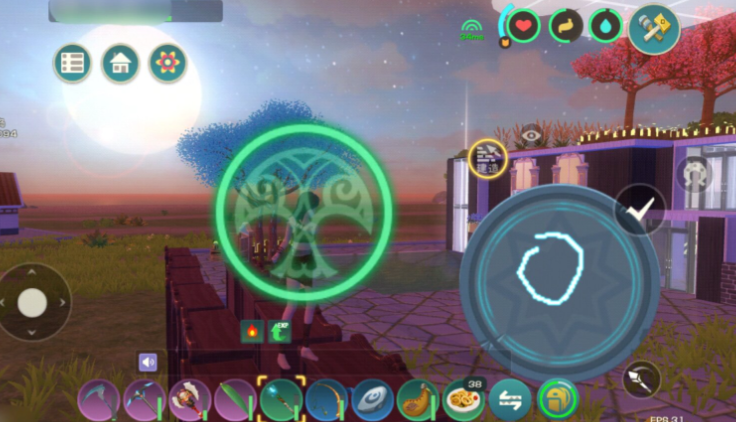Screen dimensions: 736x422
Task: Open the flower icon menu
Action: [168, 63]
